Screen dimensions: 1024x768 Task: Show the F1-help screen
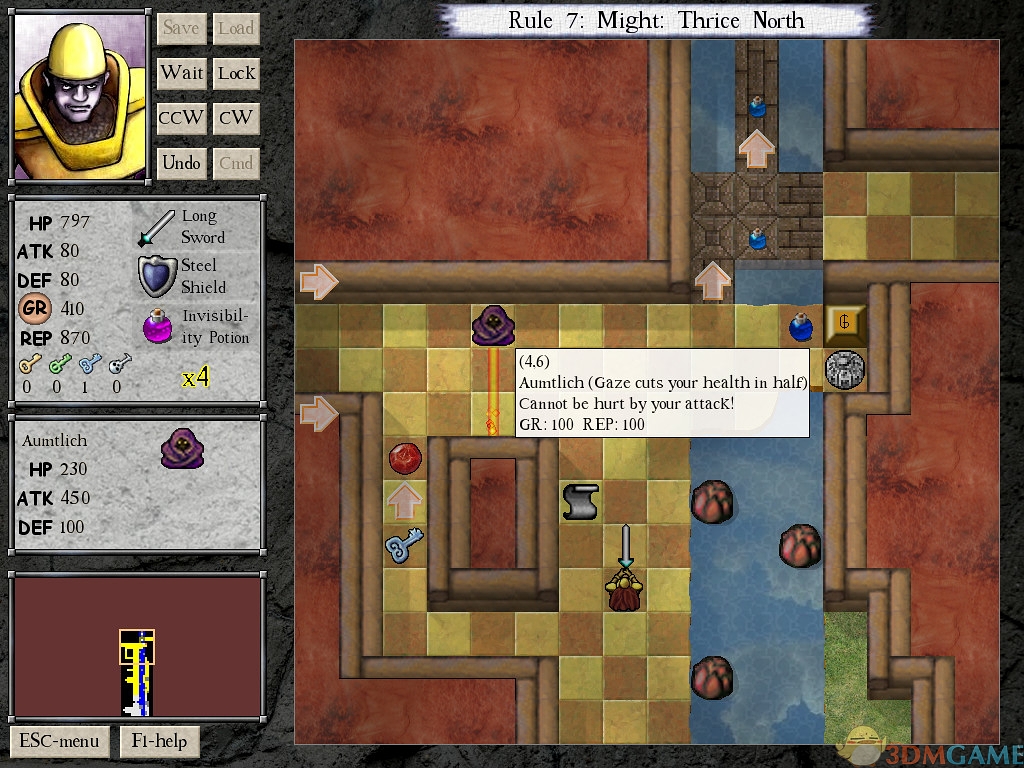pos(160,741)
